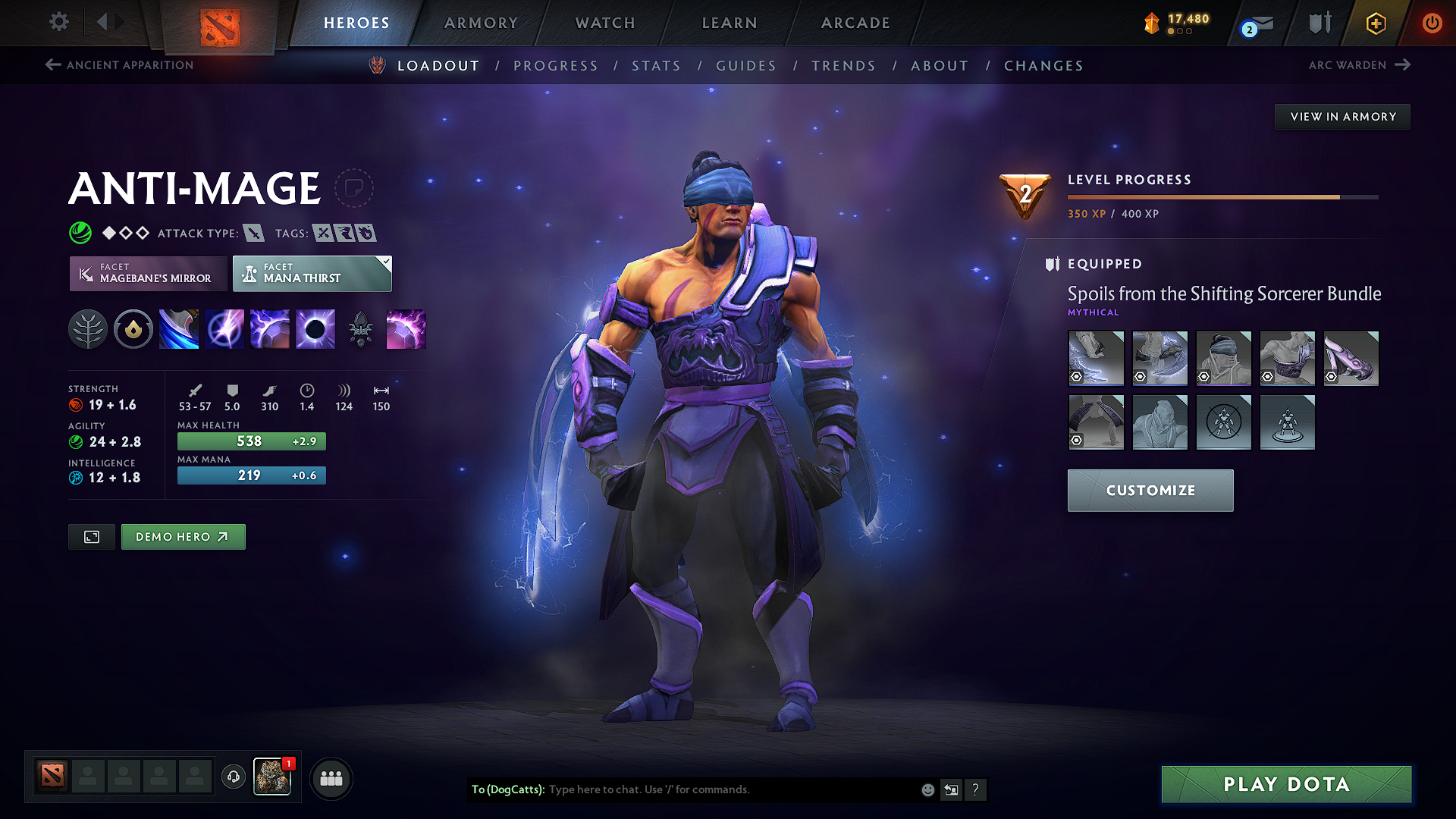
Task: Open the emoticon picker in the chat bar
Action: click(927, 789)
